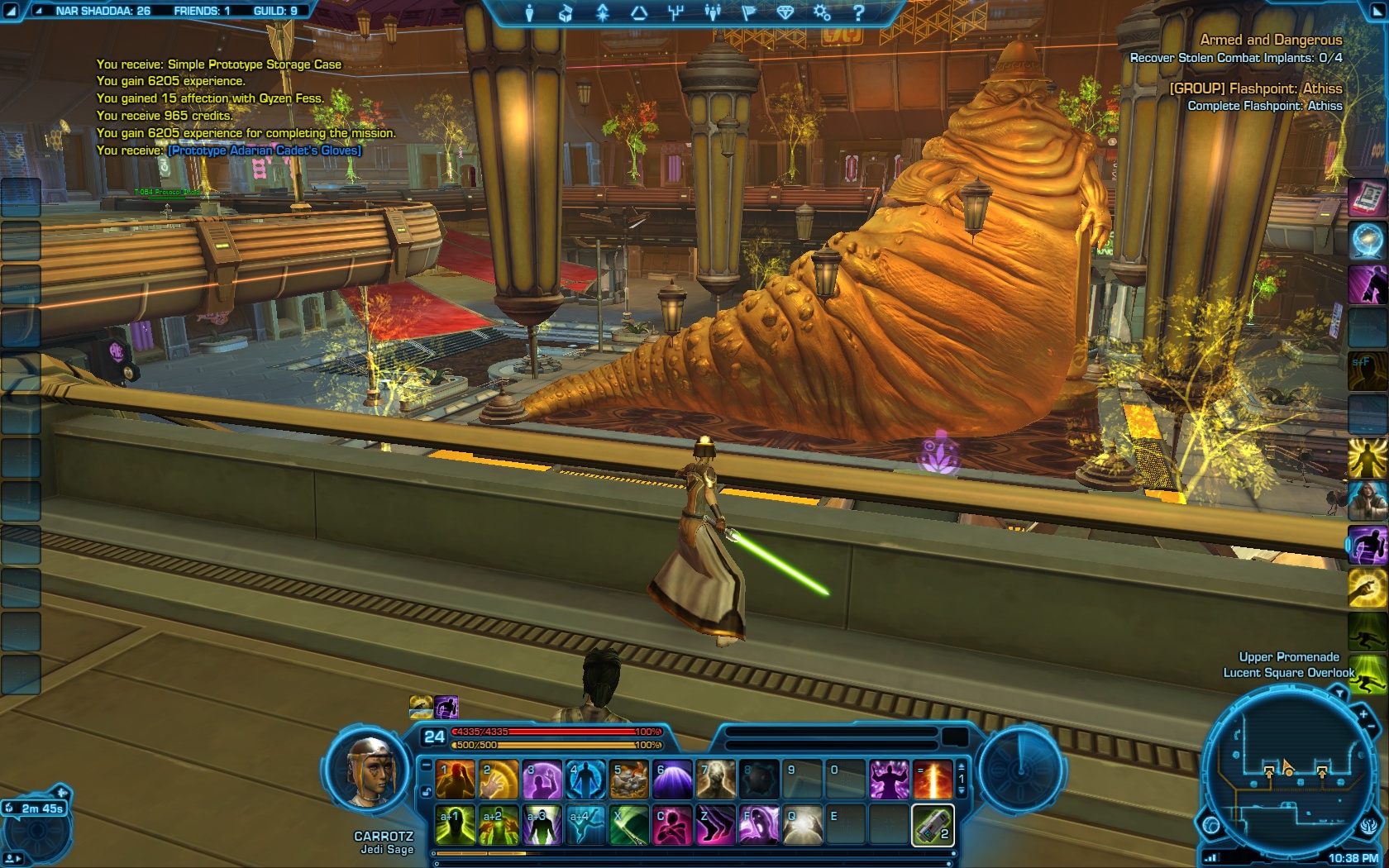Activate the purple dome ability in slot 6
Screen dimensions: 1389x868
tap(672, 780)
